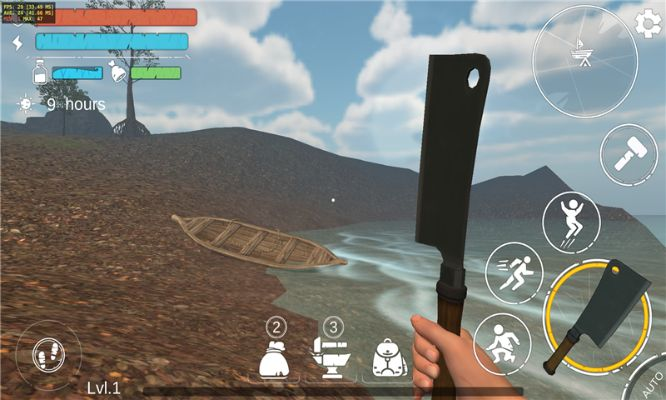Select the loot sack icon
Image resolution: width=666 pixels, height=400 pixels.
(x=275, y=358)
